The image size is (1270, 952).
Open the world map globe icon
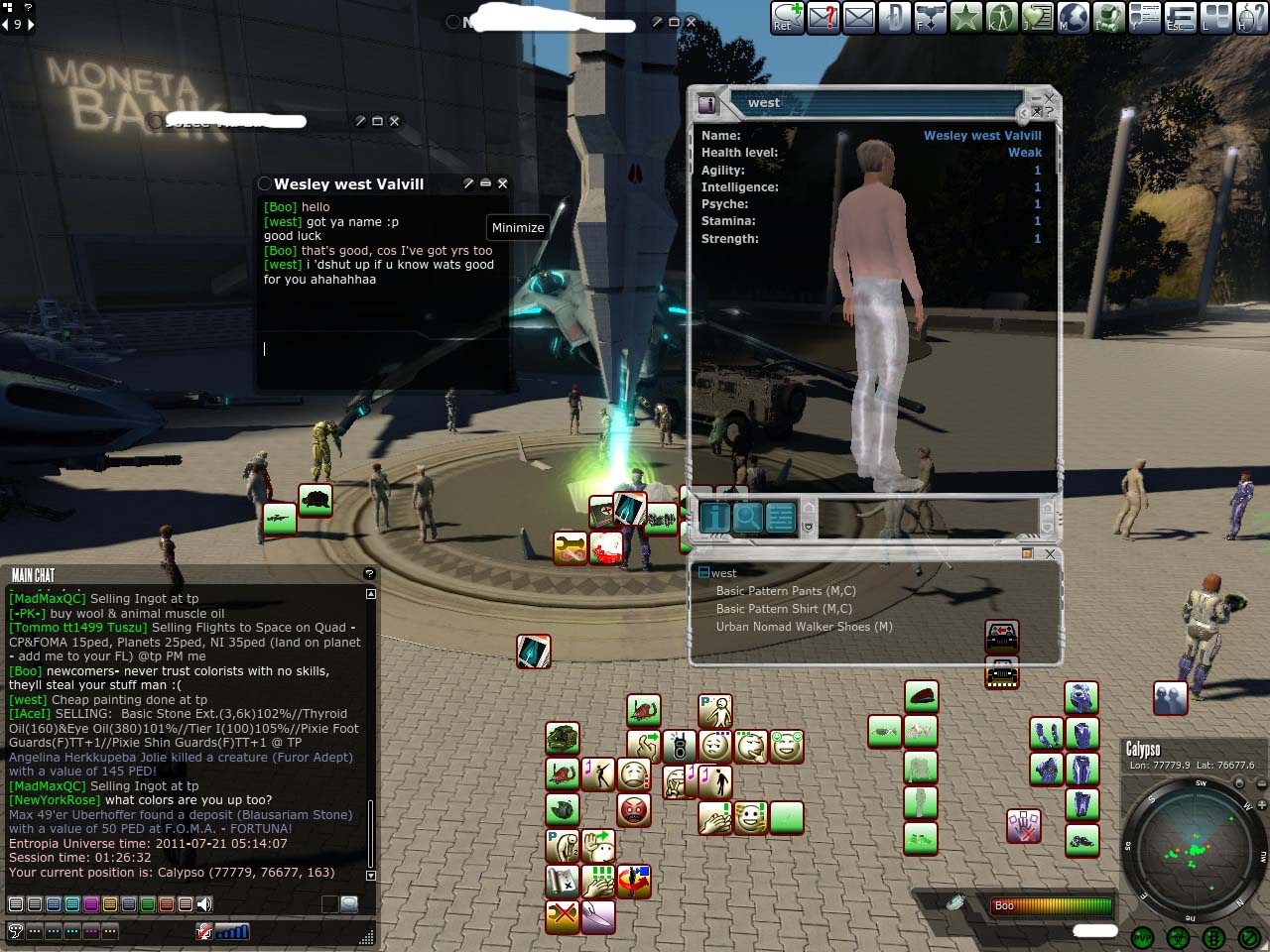click(1074, 17)
